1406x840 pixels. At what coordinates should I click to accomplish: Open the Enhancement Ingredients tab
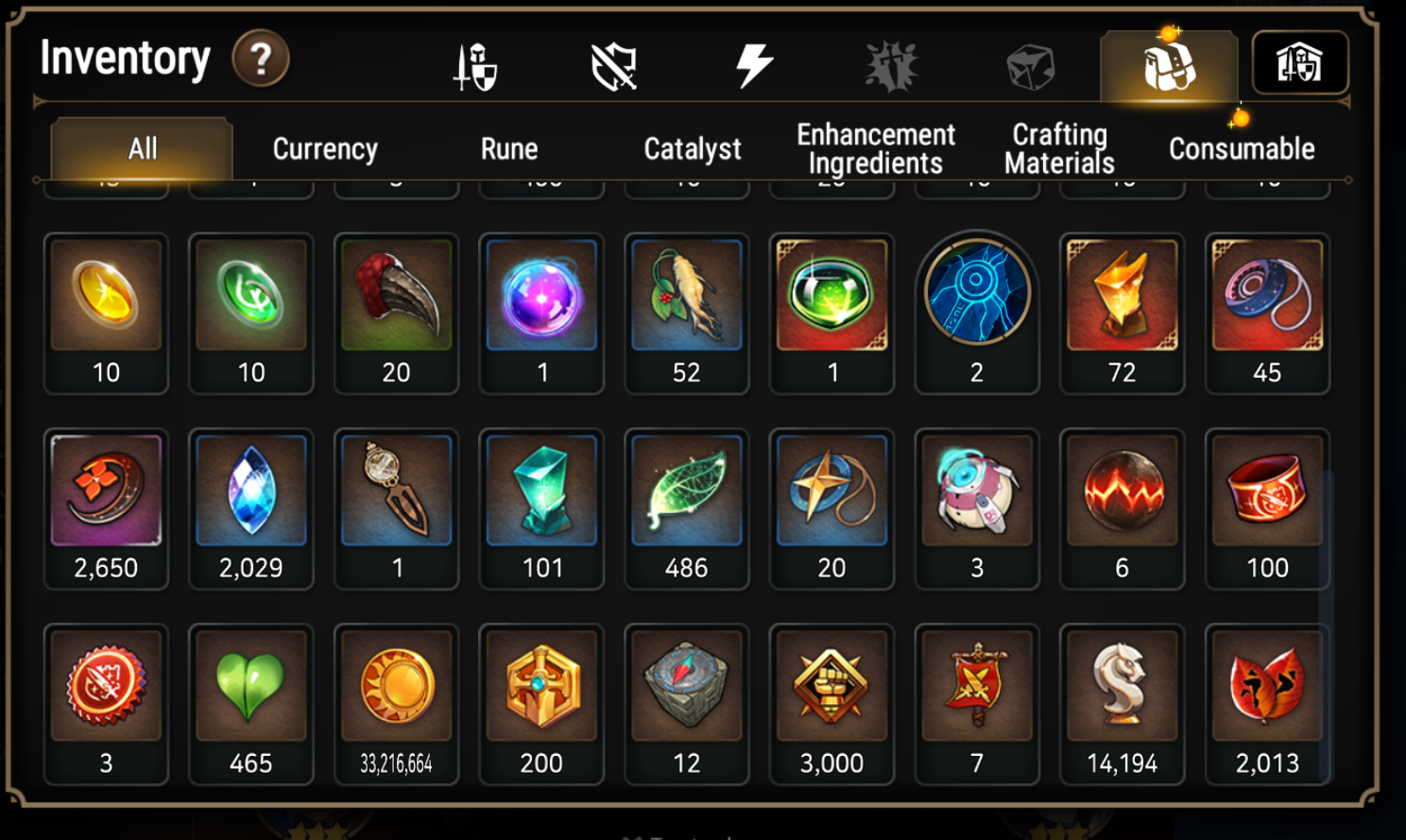(876, 148)
